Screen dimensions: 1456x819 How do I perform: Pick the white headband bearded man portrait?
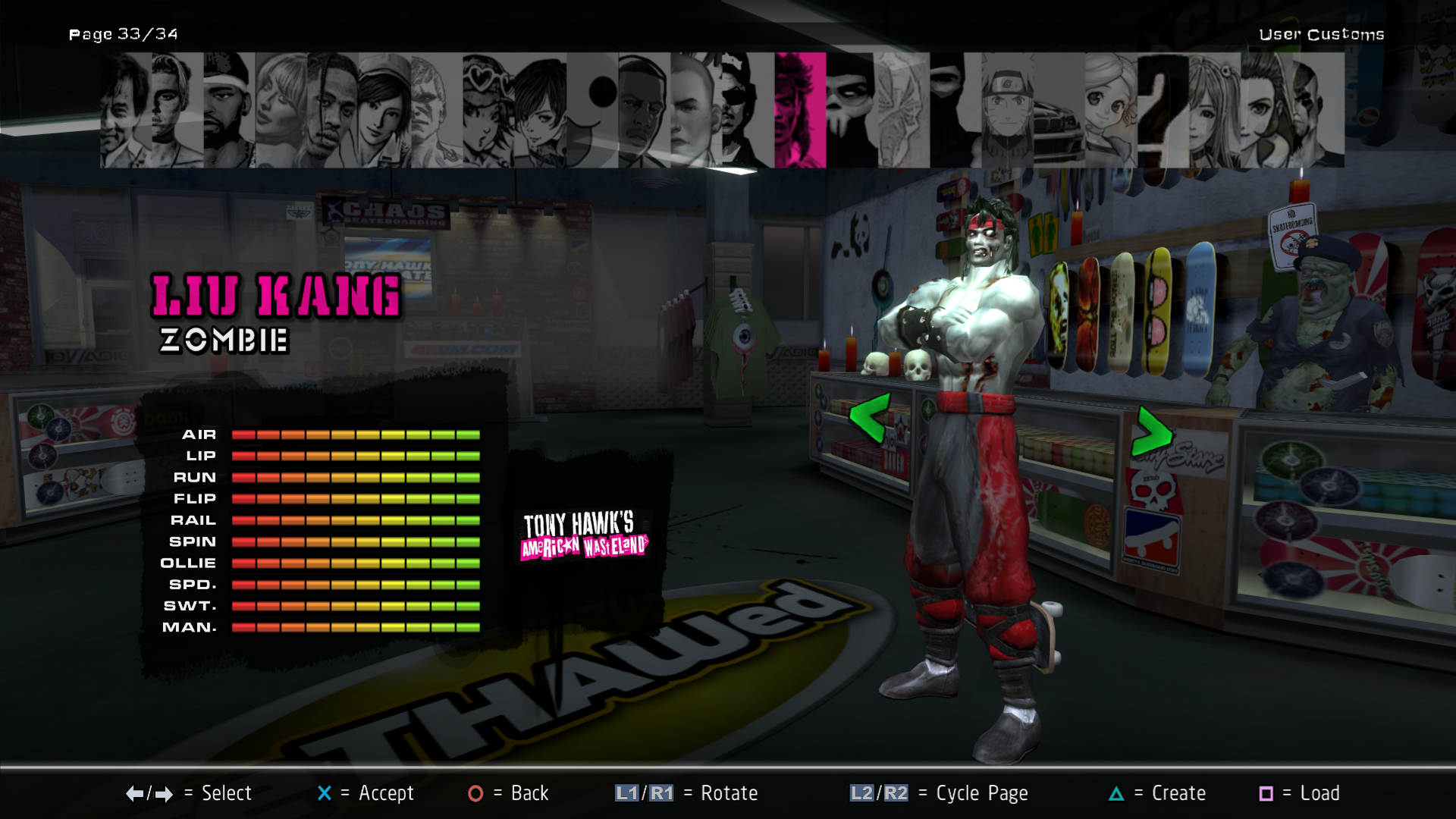(228, 110)
